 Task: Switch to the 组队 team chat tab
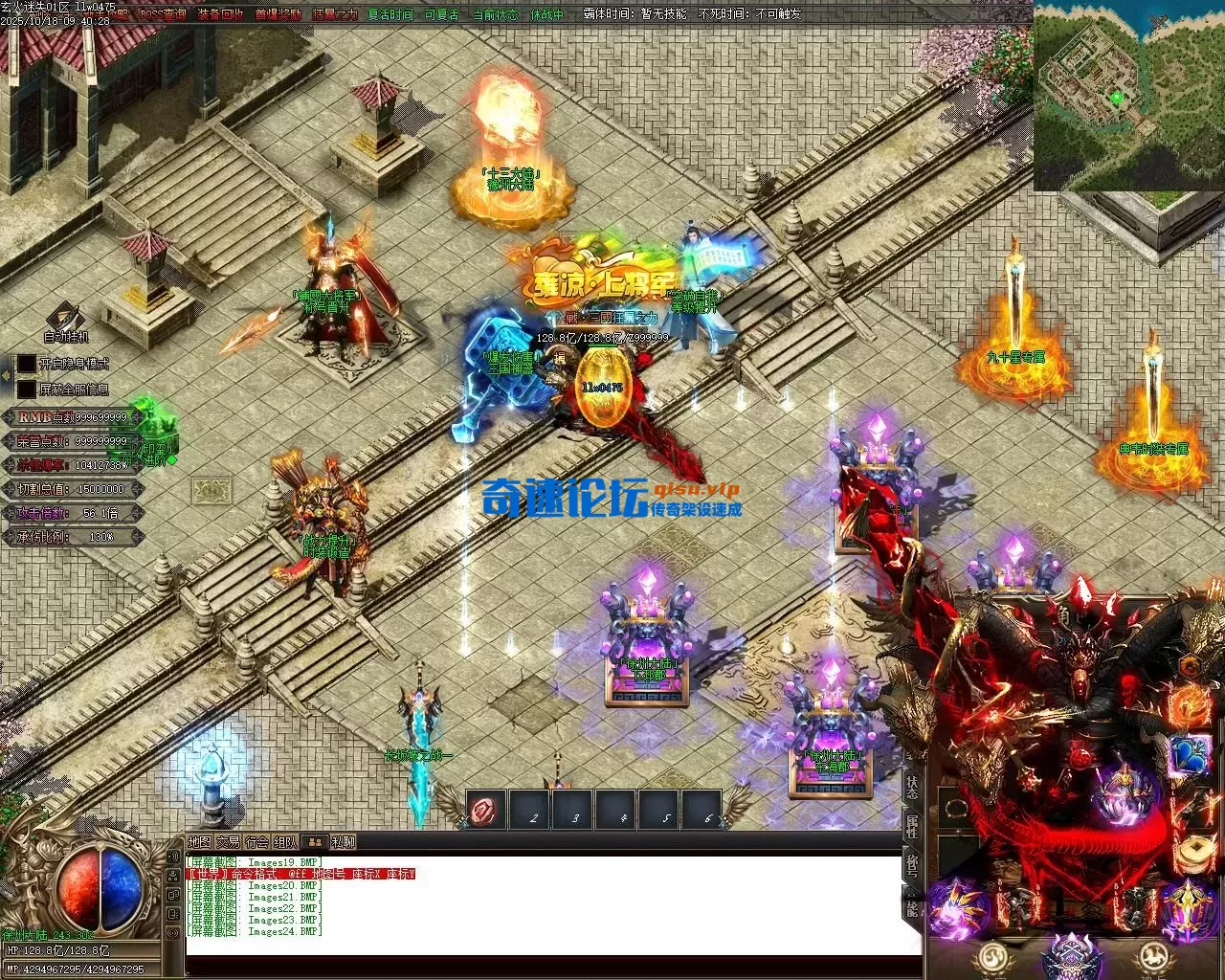coord(285,842)
